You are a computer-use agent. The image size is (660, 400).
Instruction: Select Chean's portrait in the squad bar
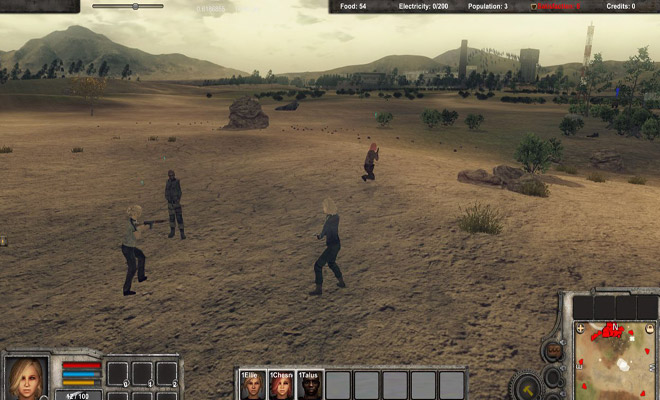tap(281, 386)
